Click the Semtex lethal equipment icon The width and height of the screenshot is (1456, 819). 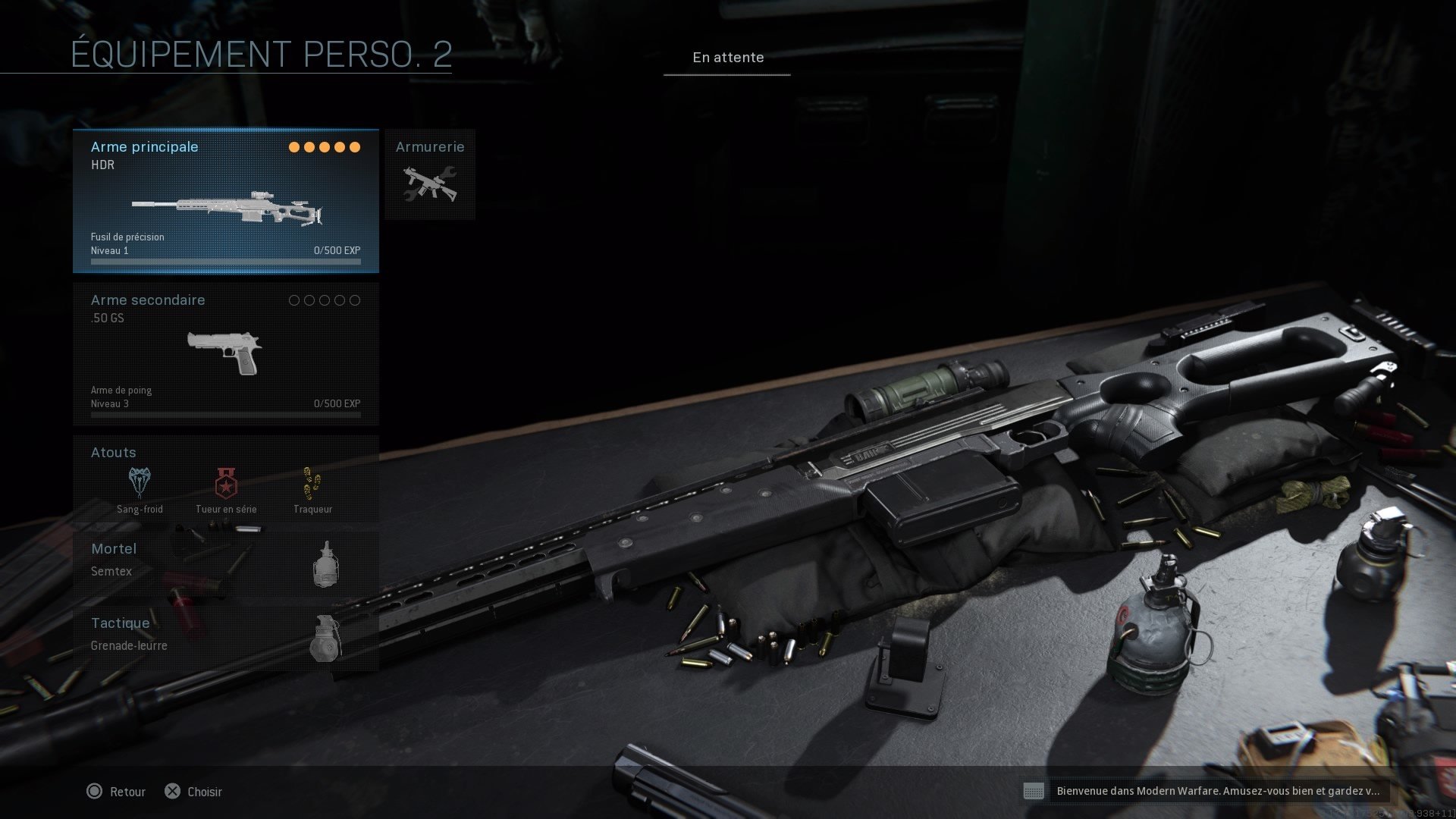click(x=326, y=565)
